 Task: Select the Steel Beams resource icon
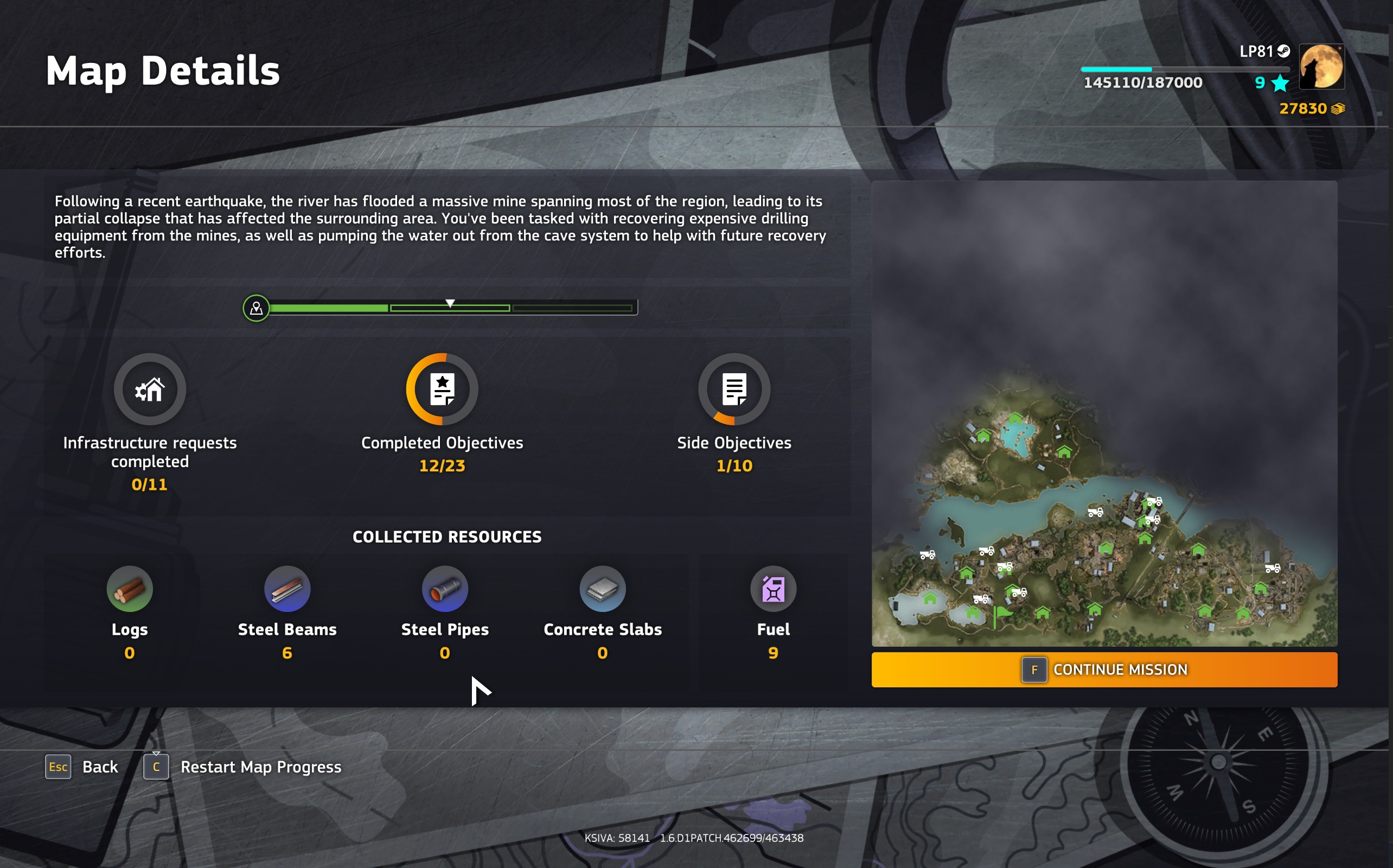click(x=287, y=589)
